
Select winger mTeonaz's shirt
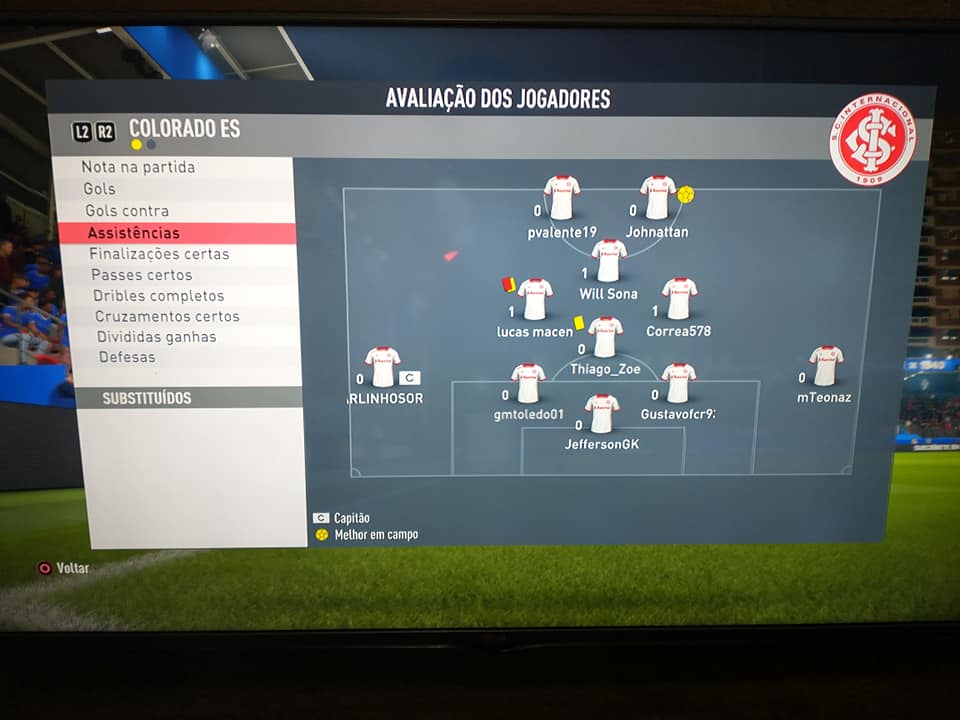point(826,366)
